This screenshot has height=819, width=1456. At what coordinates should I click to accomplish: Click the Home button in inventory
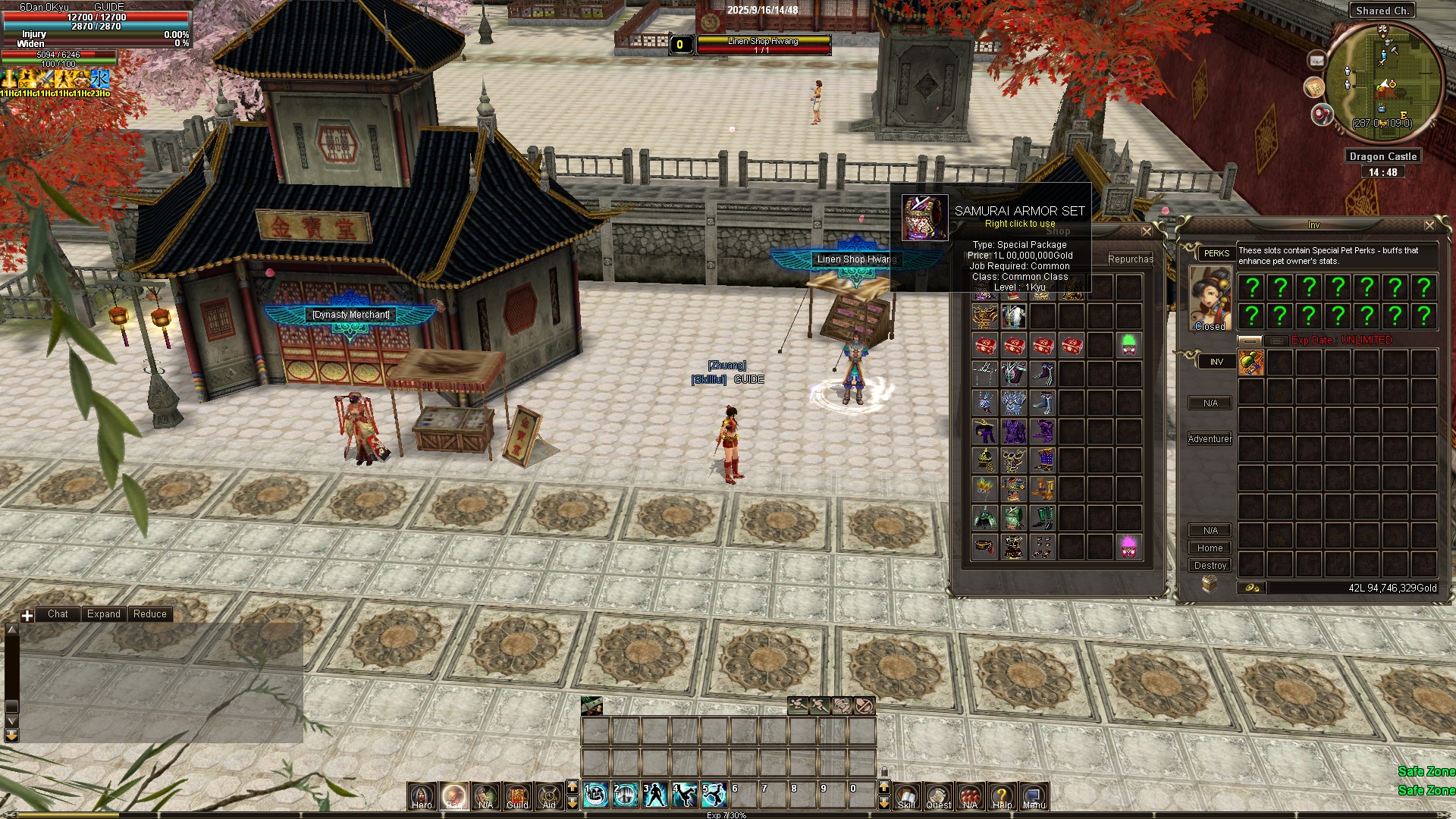coord(1210,548)
